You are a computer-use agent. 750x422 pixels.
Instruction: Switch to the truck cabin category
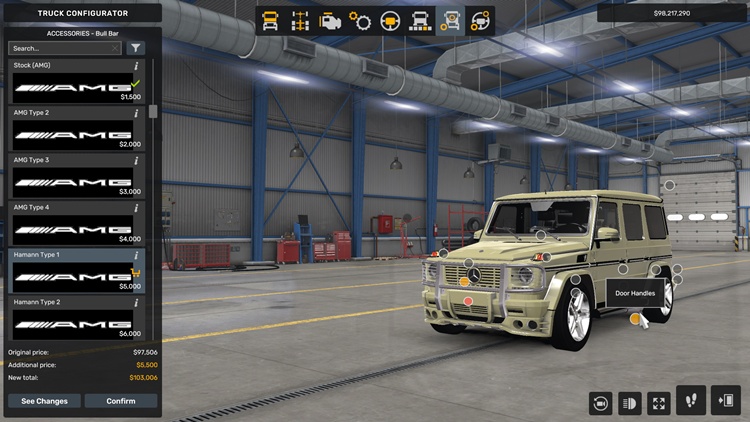[x=270, y=20]
